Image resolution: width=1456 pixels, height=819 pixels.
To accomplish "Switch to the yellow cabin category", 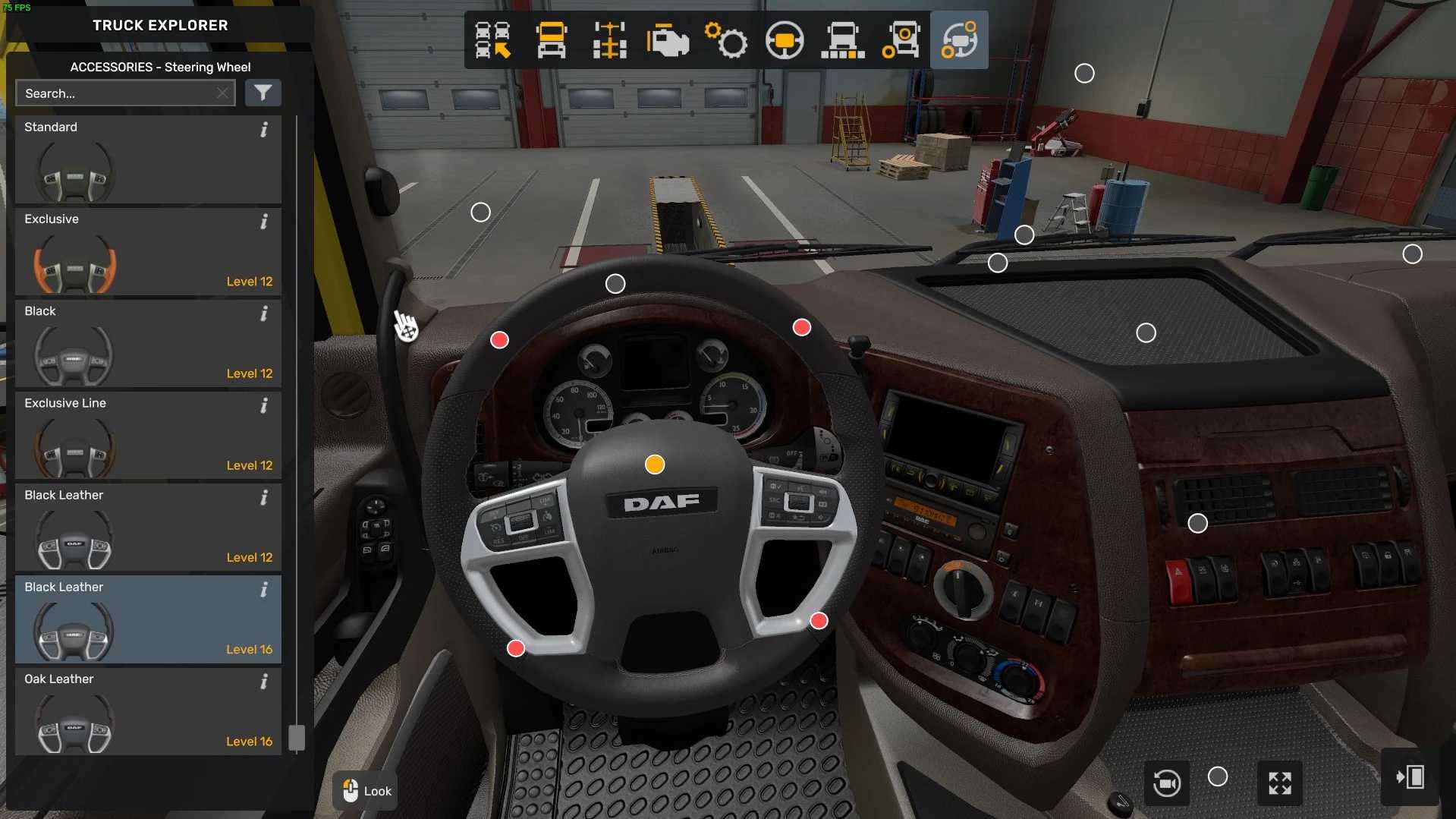I will (x=551, y=40).
